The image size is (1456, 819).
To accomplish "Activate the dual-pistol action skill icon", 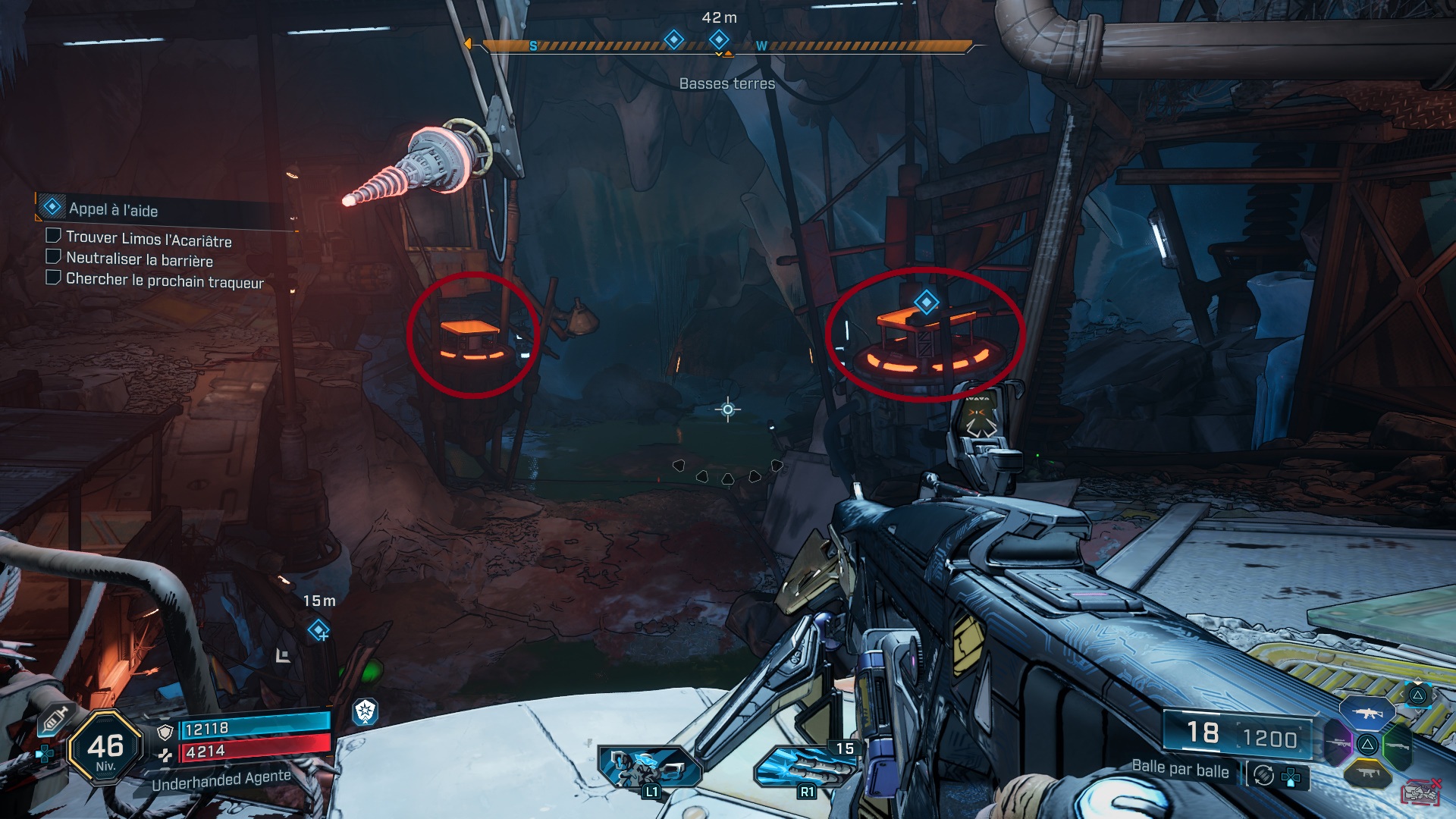I will click(649, 767).
